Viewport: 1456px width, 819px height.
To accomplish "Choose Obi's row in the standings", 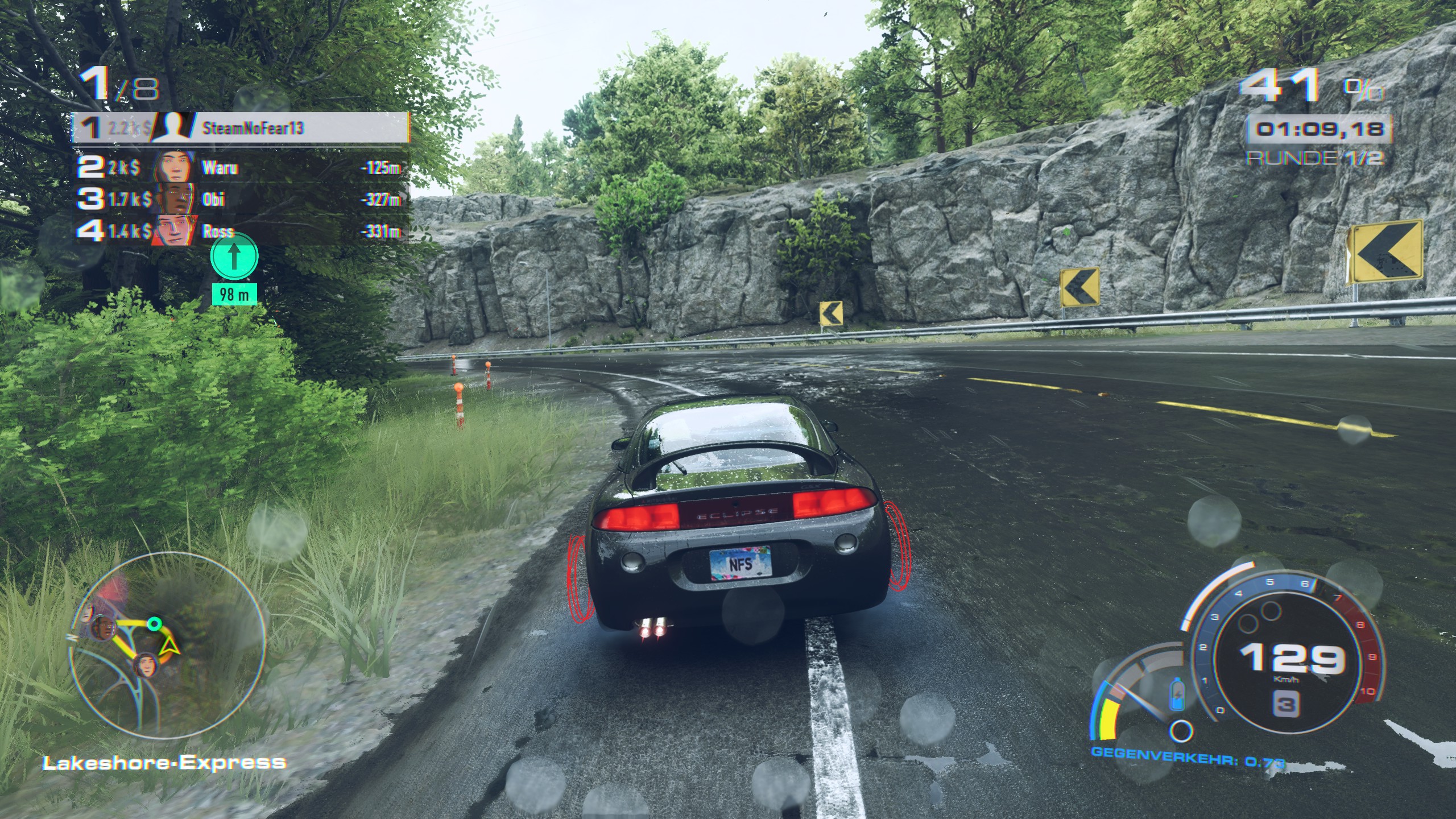I will (239, 200).
